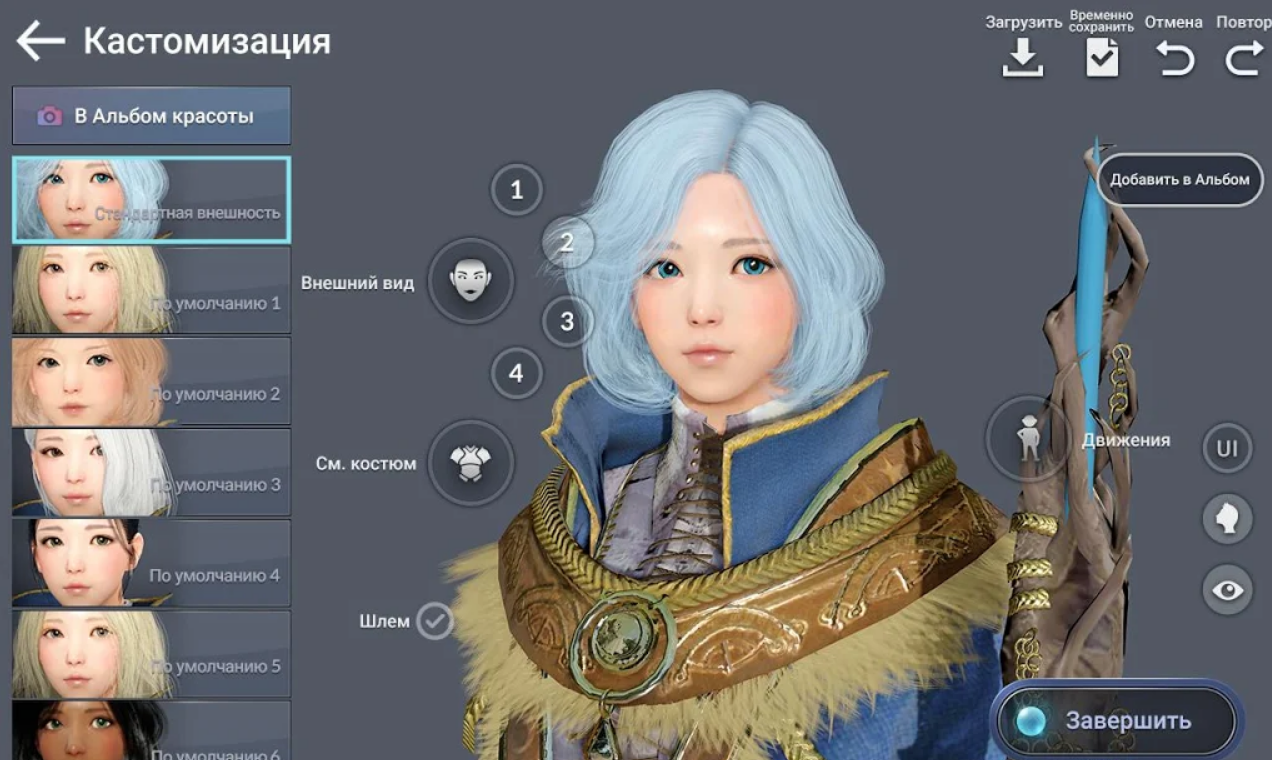This screenshot has height=760, width=1272.
Task: Open the Движения poses button
Action: click(x=1030, y=439)
